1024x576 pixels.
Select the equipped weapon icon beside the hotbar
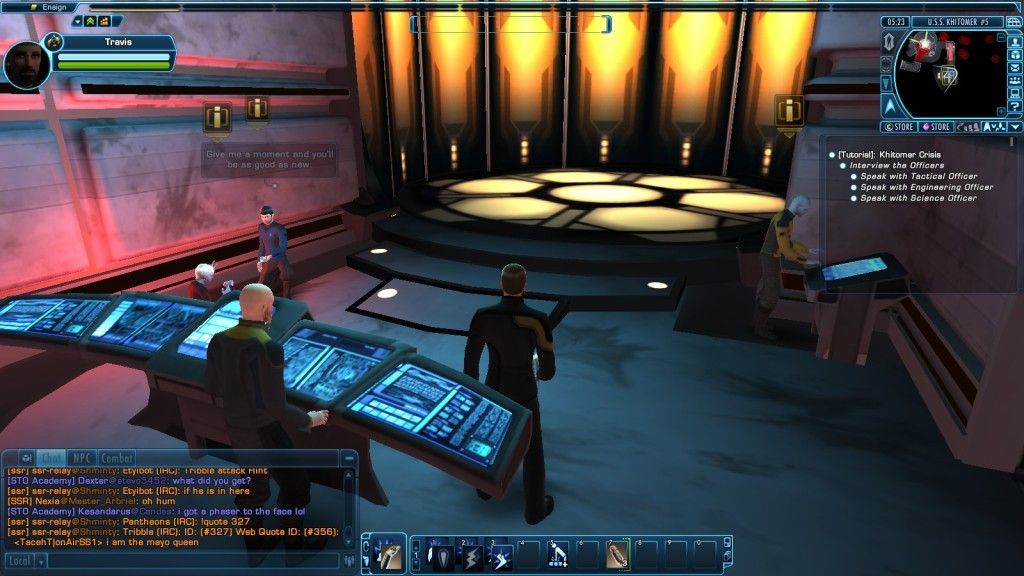(x=390, y=555)
